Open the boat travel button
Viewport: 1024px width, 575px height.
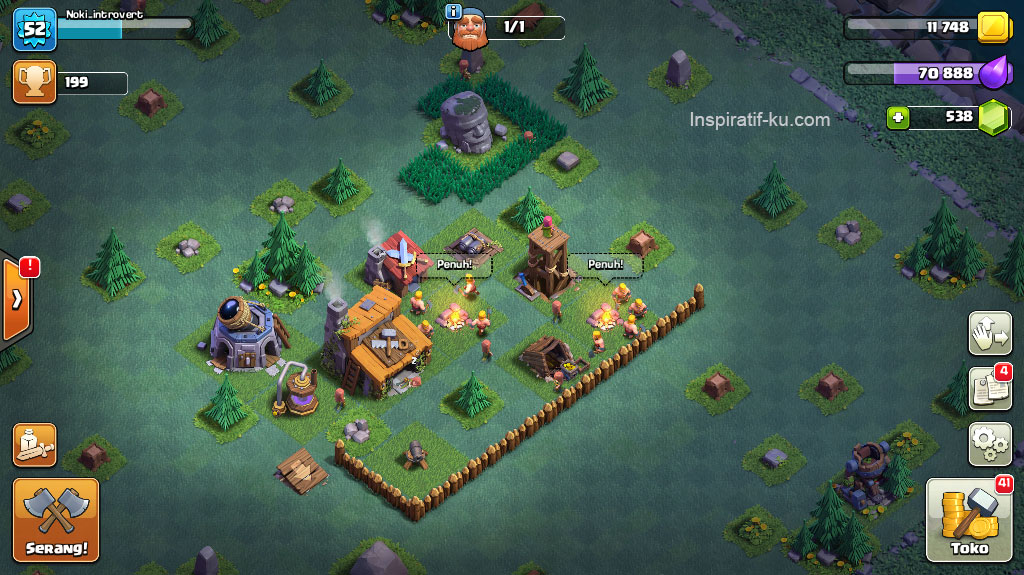[x=34, y=445]
